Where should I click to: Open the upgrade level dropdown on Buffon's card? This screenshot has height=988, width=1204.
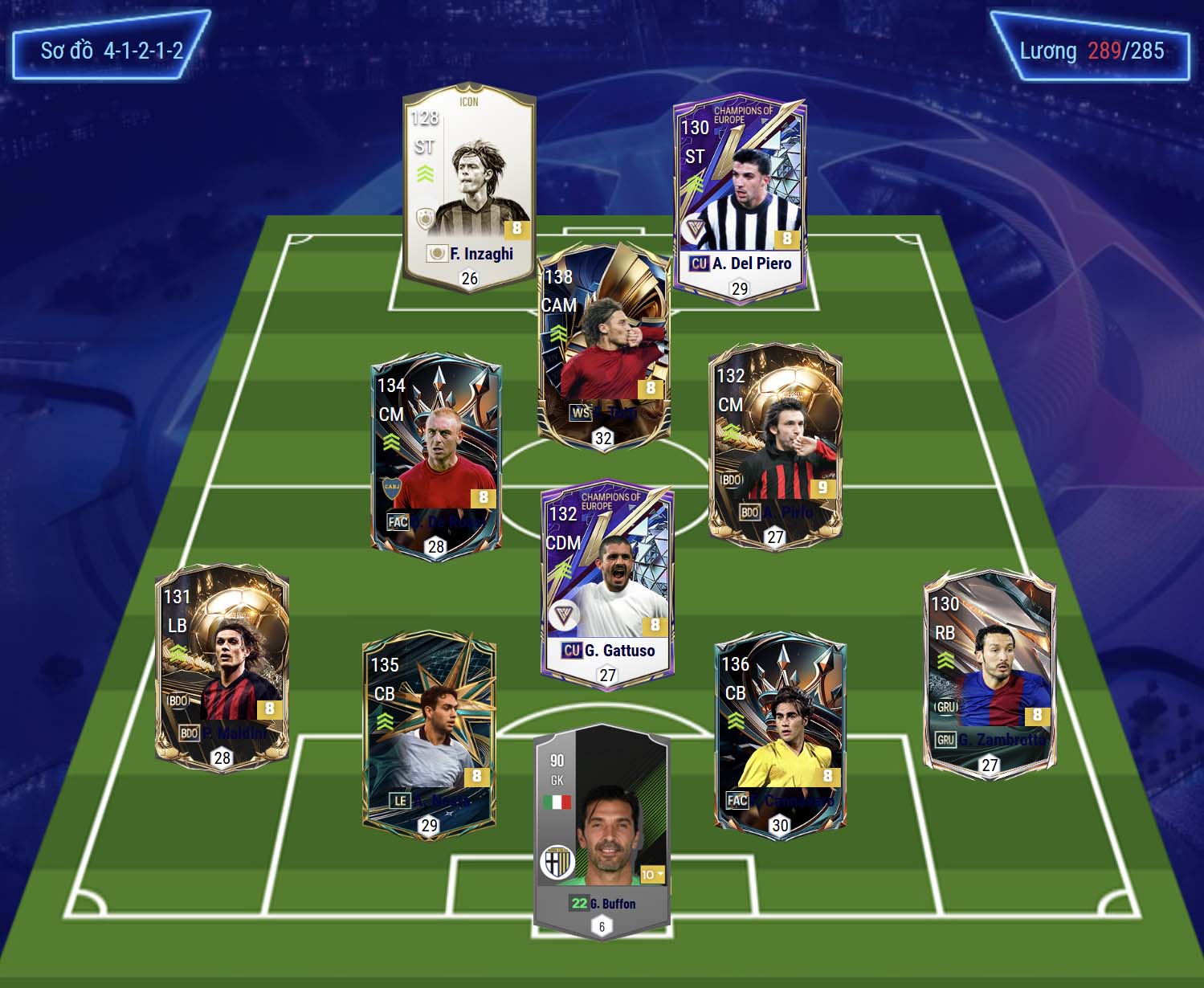click(652, 875)
